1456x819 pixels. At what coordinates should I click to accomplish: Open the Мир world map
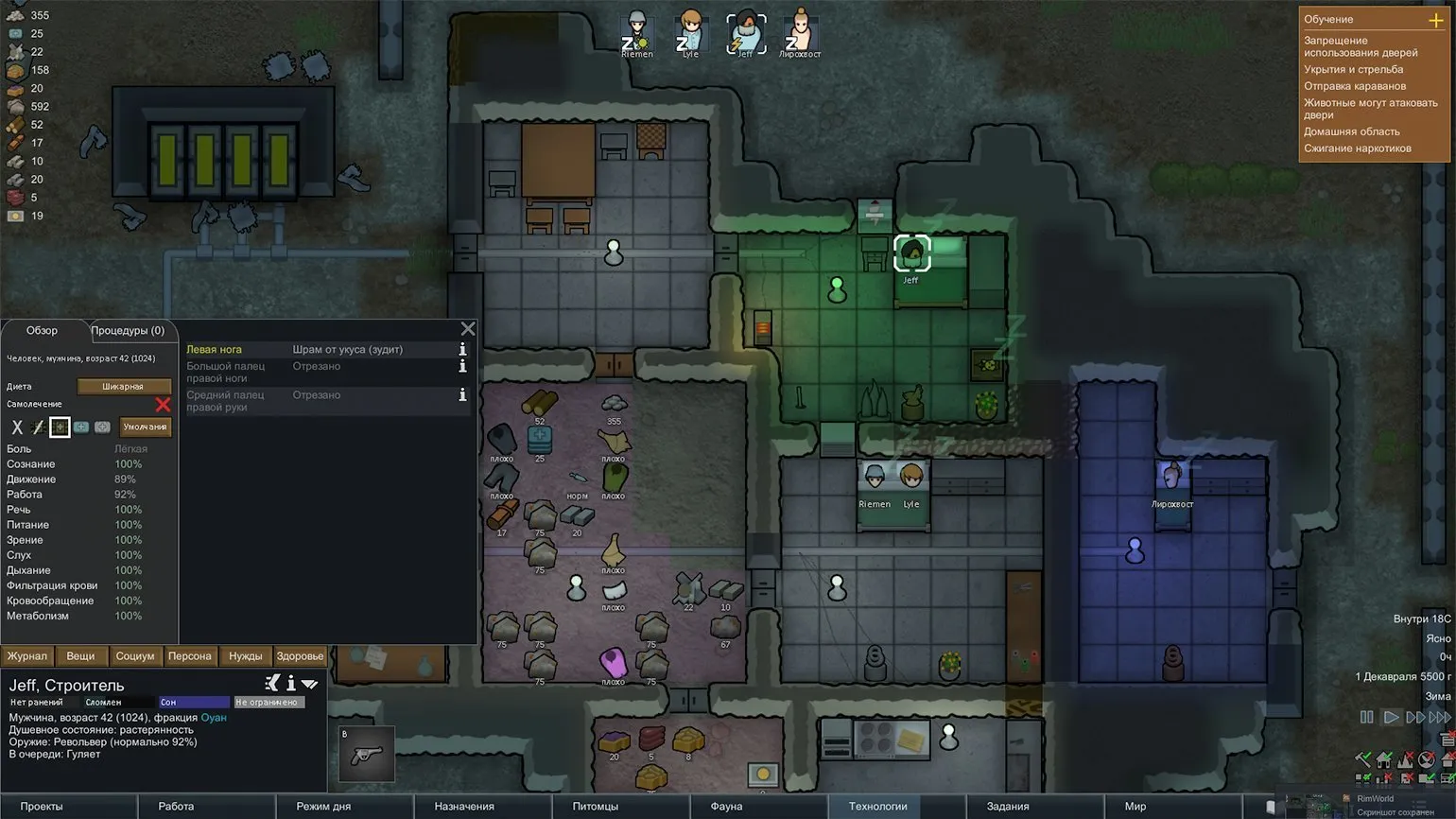1135,807
